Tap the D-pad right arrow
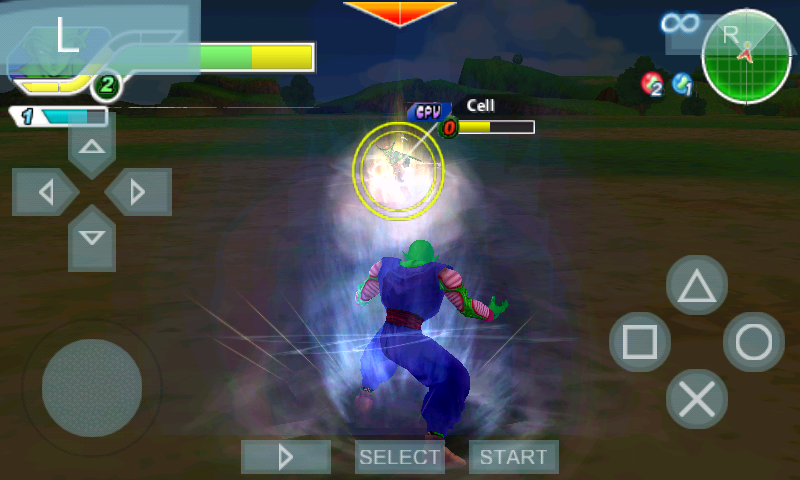Screen dimensions: 800x480 pos(137,192)
